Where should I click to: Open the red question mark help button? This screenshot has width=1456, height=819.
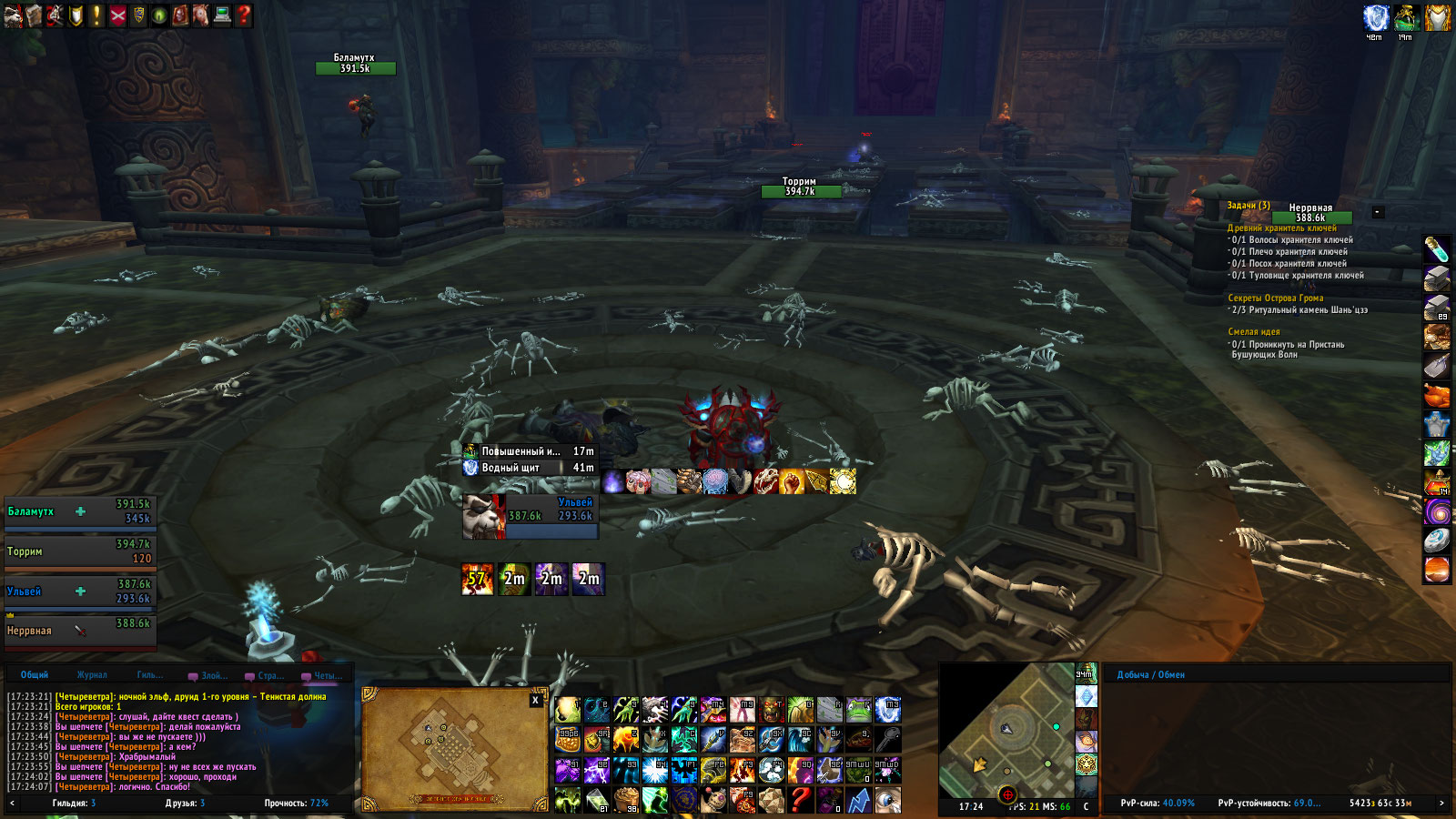point(243,15)
